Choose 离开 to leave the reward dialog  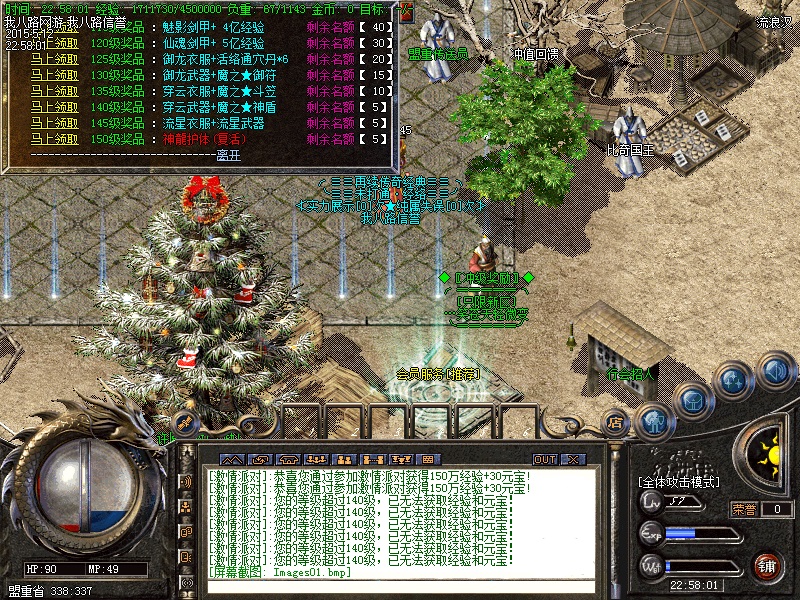(x=229, y=155)
